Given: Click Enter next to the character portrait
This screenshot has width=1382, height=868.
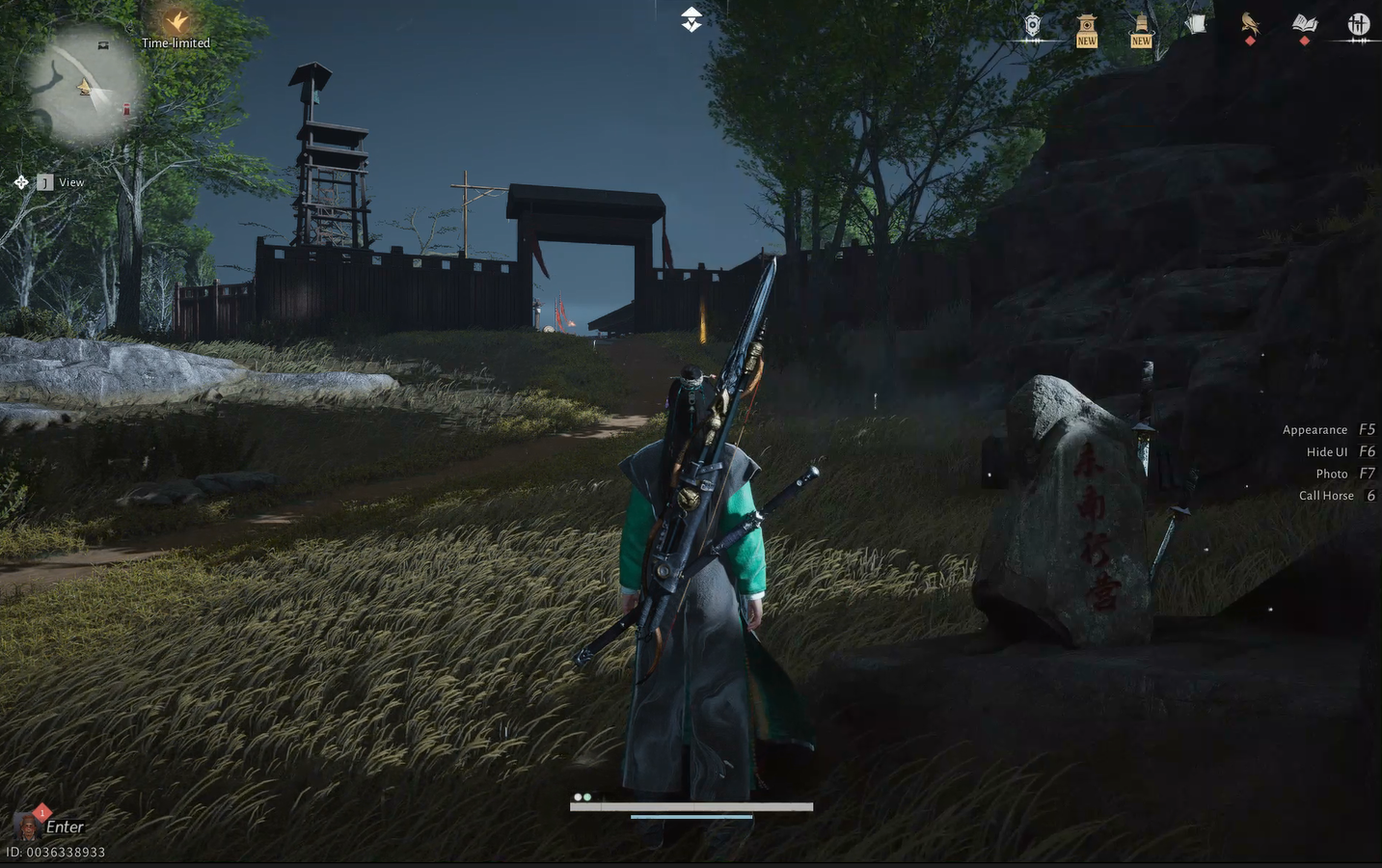Looking at the screenshot, I should click(65, 827).
